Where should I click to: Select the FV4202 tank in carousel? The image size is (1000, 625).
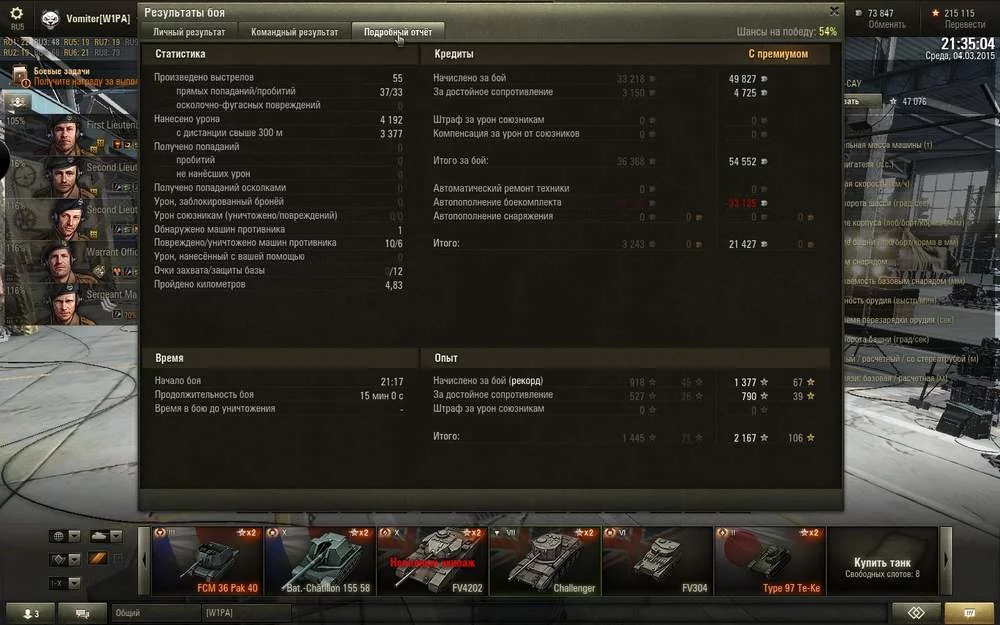click(432, 561)
